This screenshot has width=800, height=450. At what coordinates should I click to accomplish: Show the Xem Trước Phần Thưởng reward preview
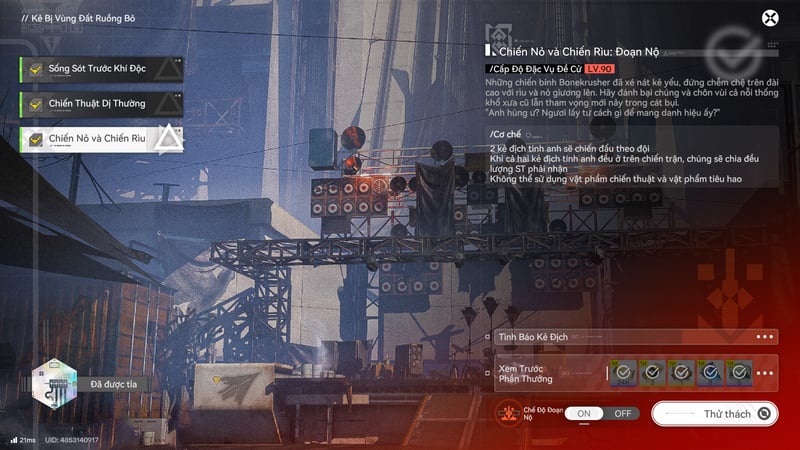634,373
